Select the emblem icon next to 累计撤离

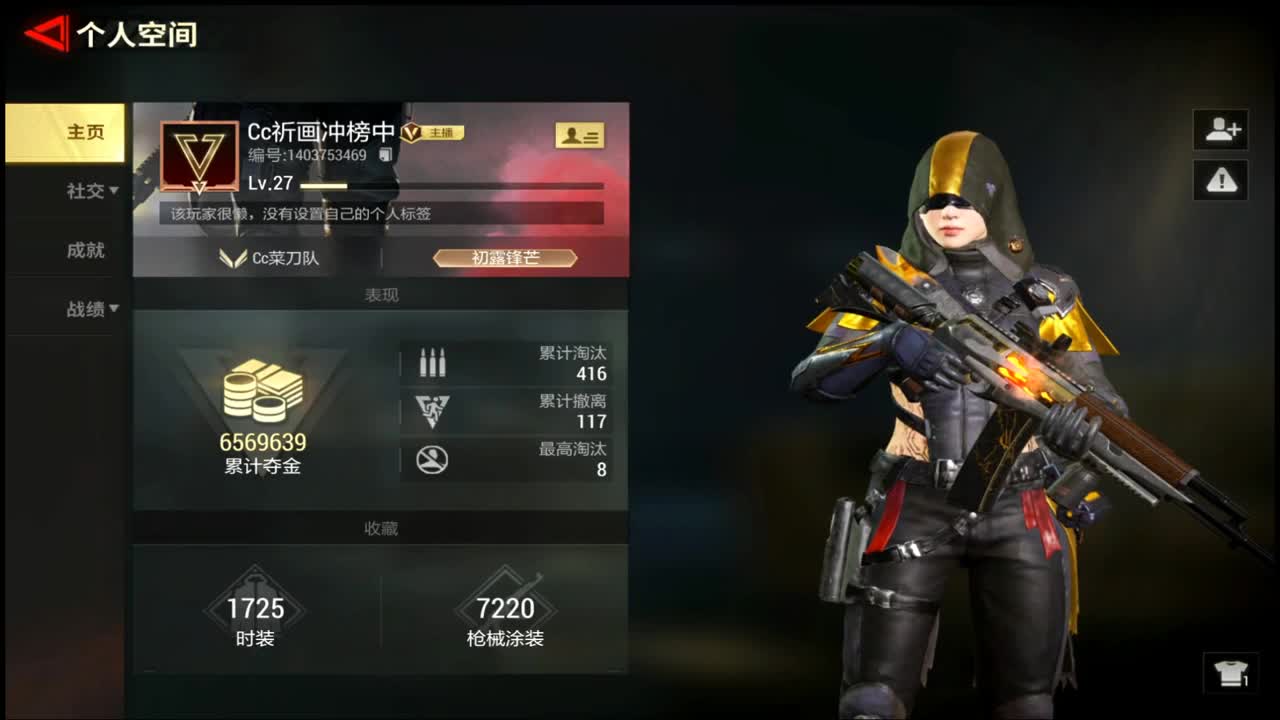pyautogui.click(x=432, y=411)
